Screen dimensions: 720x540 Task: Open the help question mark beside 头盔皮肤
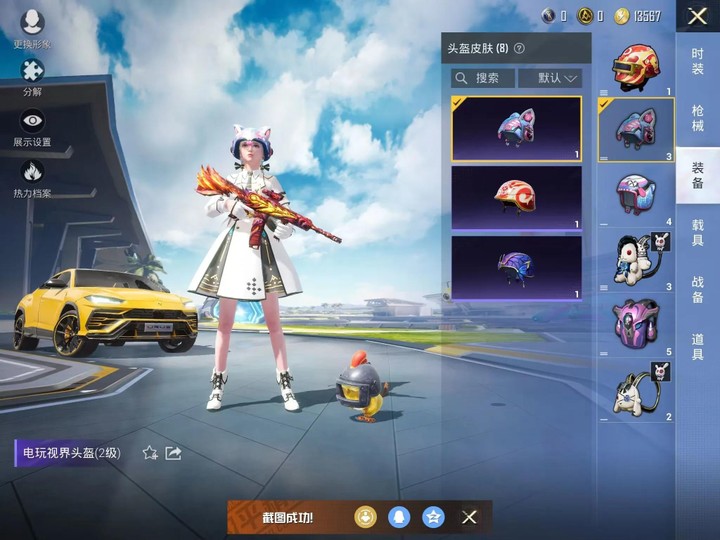(x=519, y=48)
